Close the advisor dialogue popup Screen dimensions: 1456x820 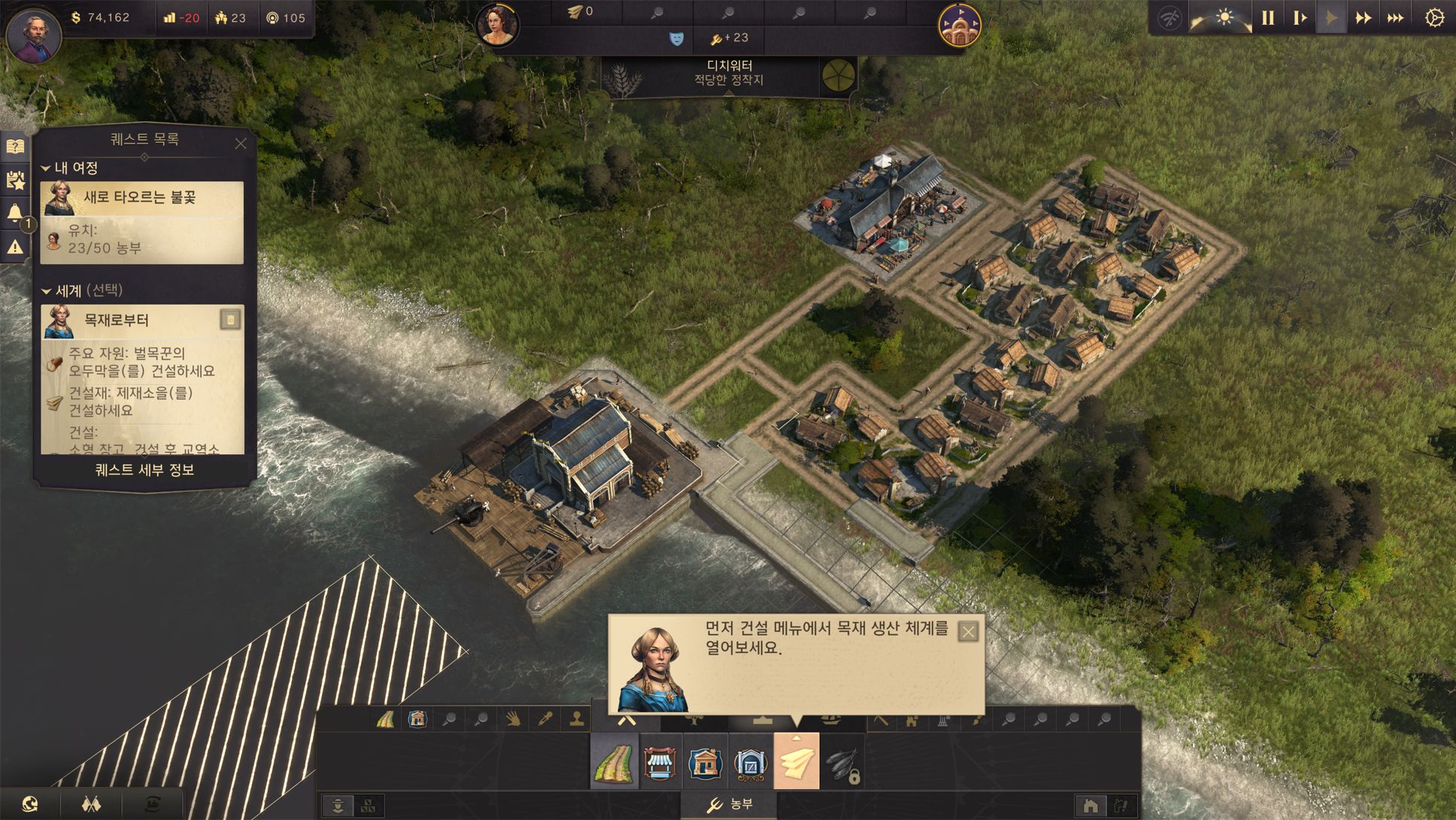coord(969,632)
